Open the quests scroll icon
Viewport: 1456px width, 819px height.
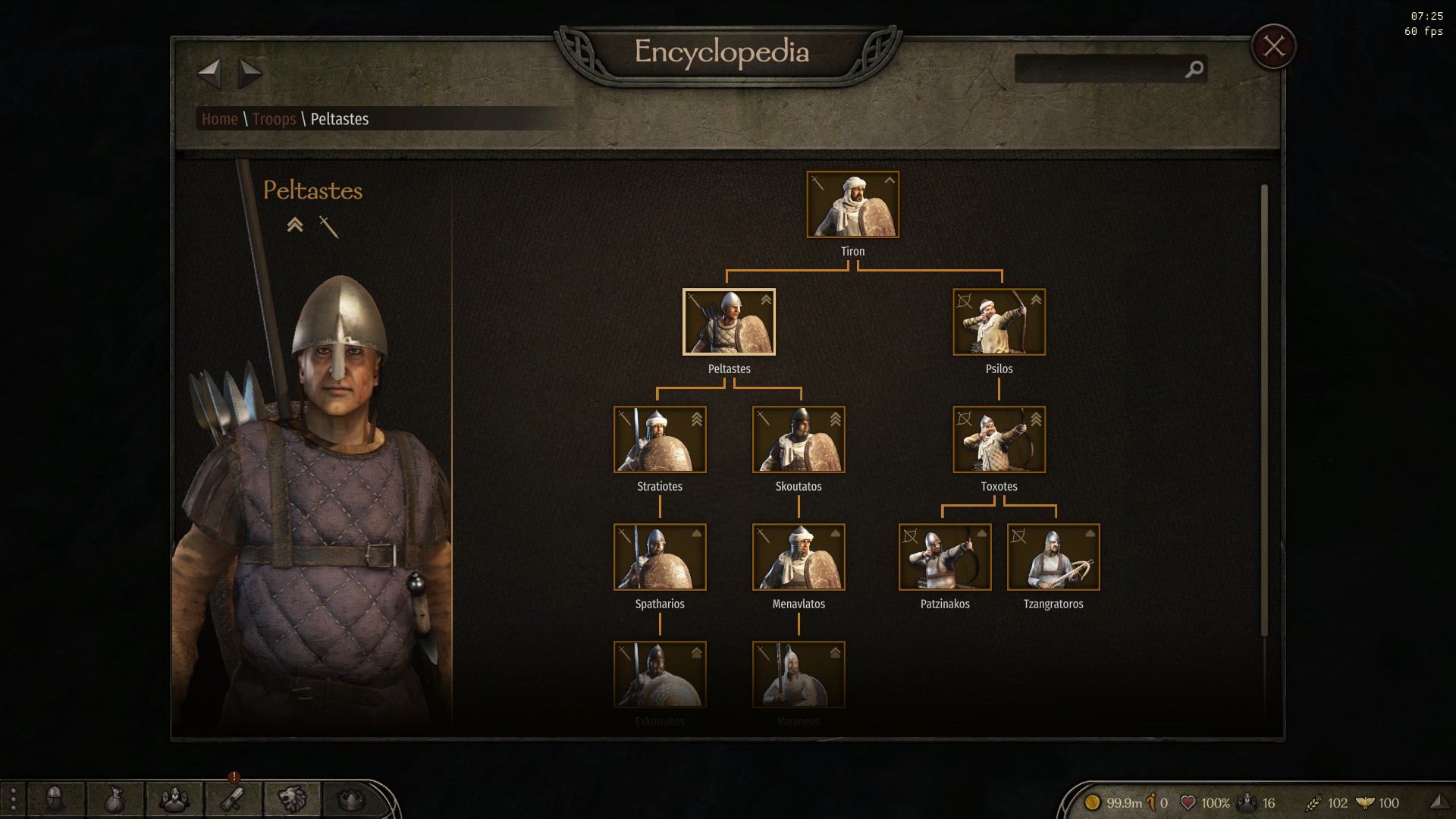click(x=233, y=799)
